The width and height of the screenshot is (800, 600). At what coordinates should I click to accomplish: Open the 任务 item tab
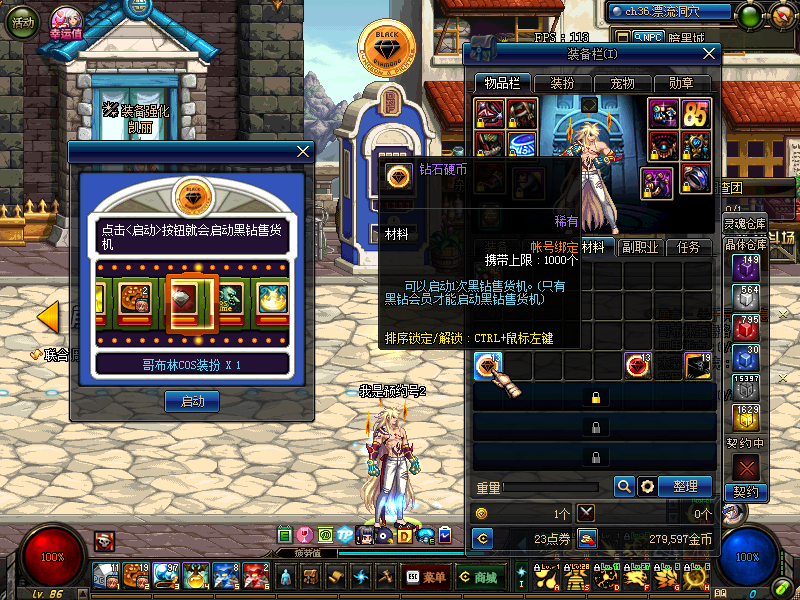click(689, 247)
